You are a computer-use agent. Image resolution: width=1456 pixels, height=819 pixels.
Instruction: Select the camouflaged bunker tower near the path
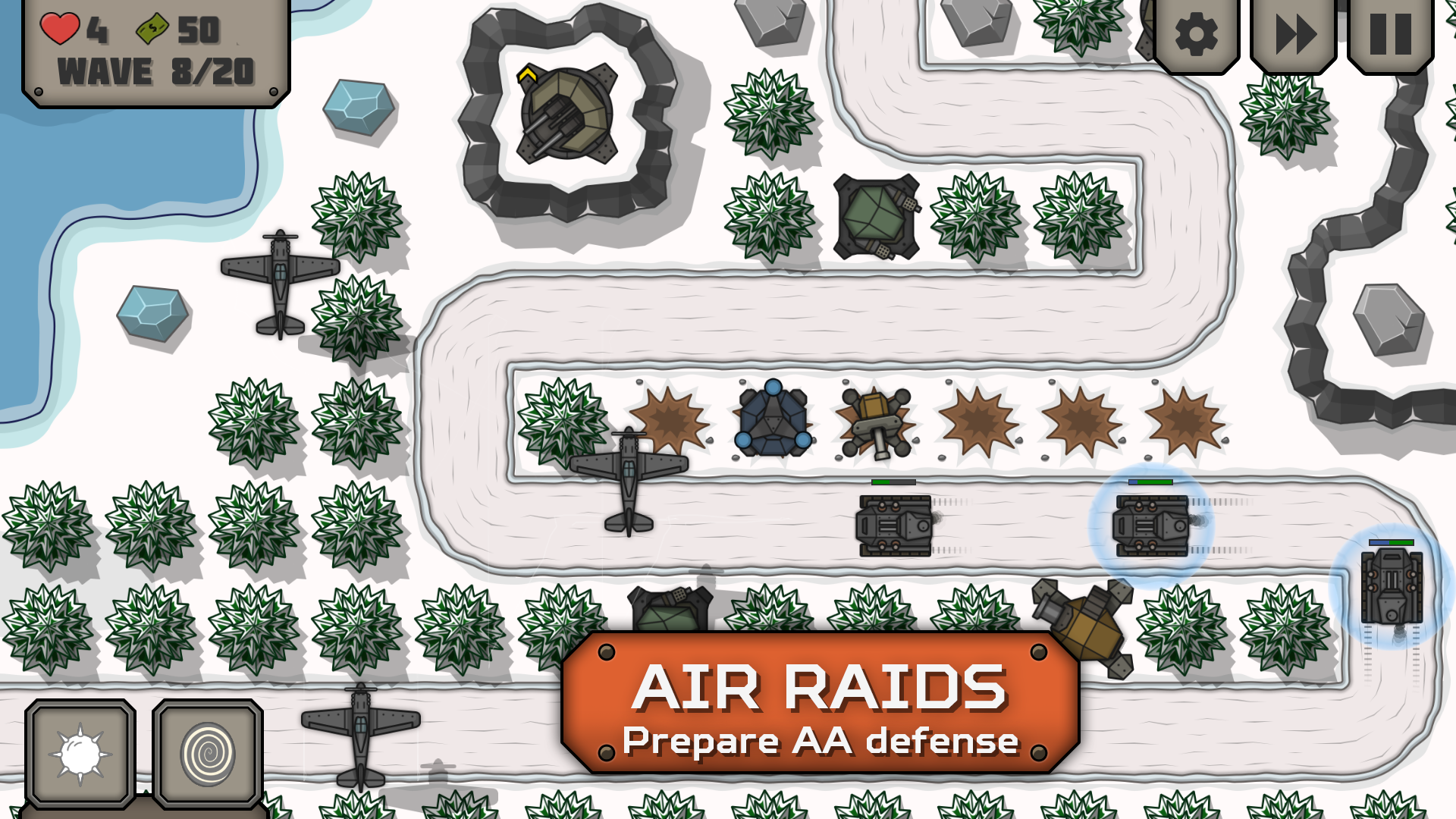(876, 216)
